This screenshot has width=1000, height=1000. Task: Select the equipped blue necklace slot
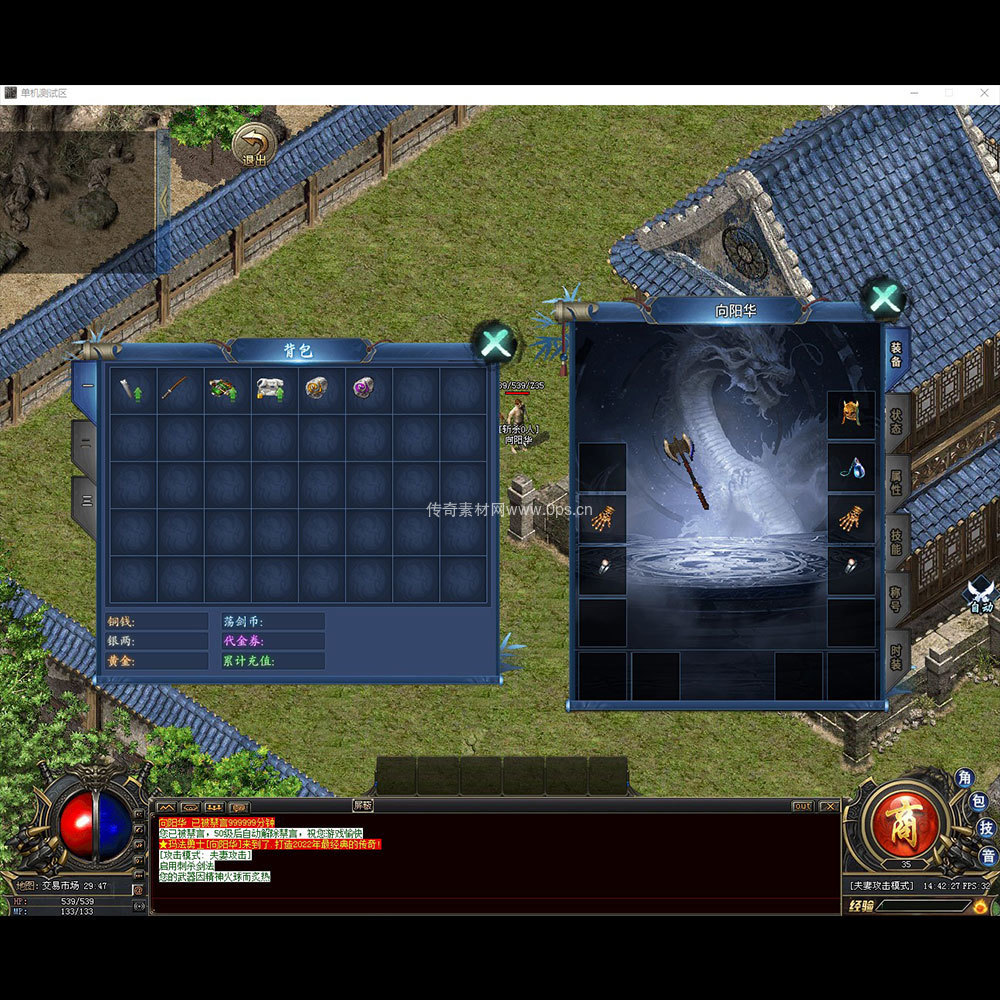coord(851,466)
